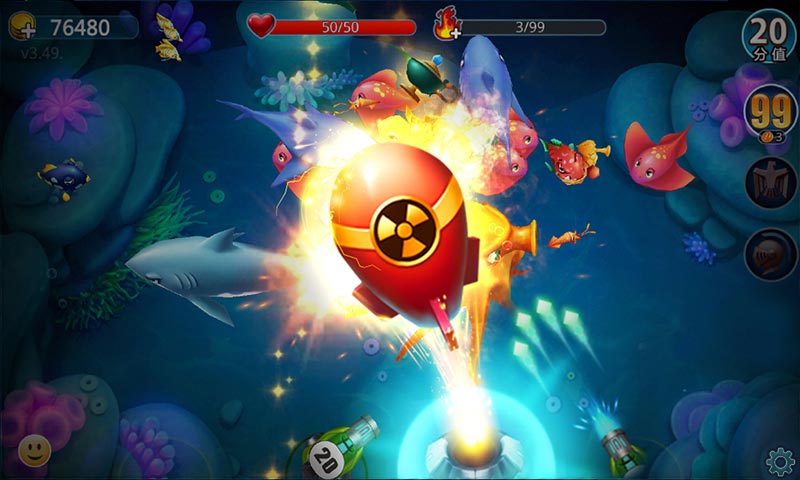Open settings with the gear icon
The height and width of the screenshot is (480, 800).
coord(779,461)
